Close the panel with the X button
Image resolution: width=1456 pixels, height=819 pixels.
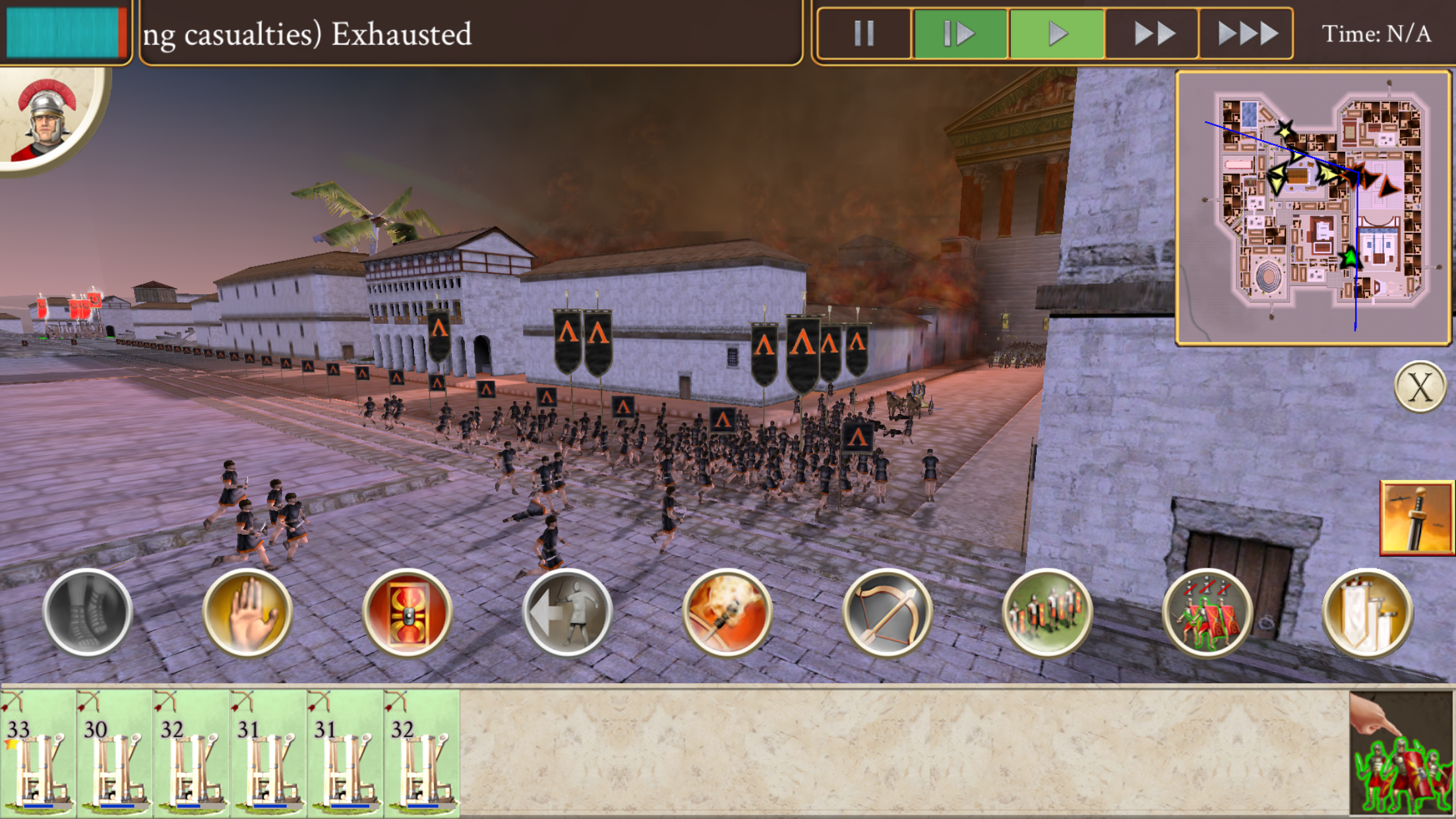1420,387
